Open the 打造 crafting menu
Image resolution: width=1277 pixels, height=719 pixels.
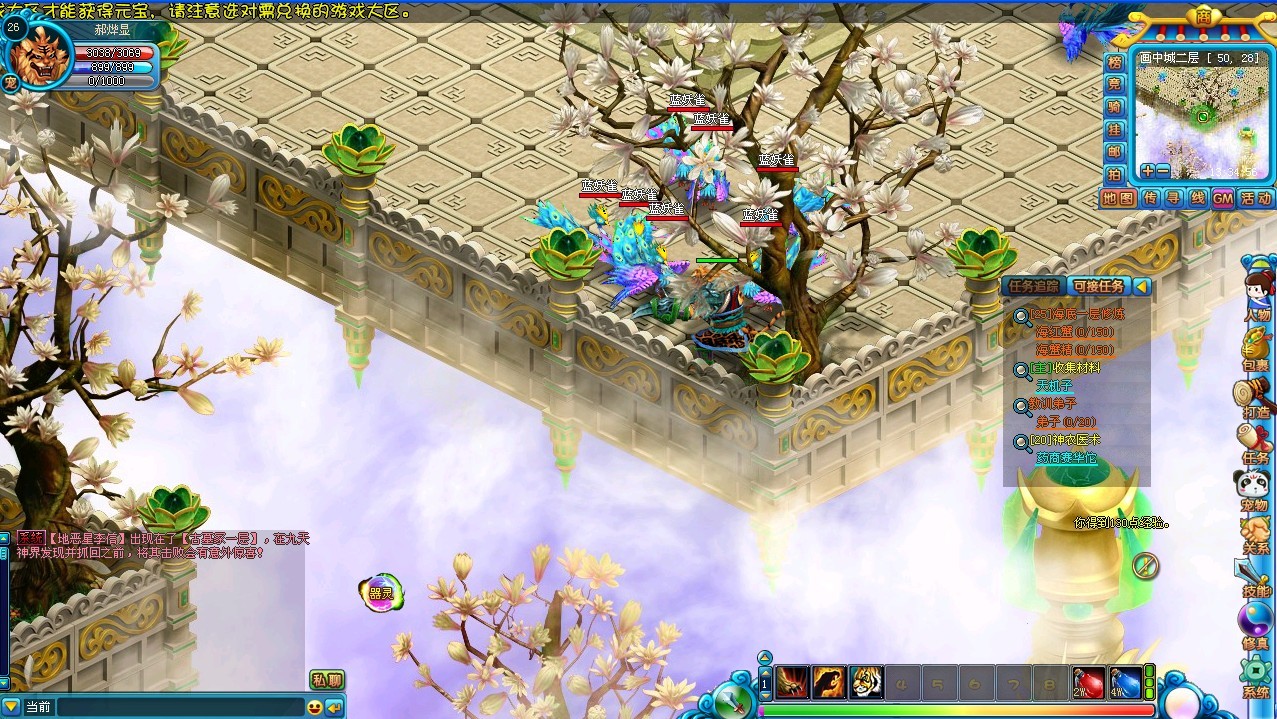coord(1255,397)
